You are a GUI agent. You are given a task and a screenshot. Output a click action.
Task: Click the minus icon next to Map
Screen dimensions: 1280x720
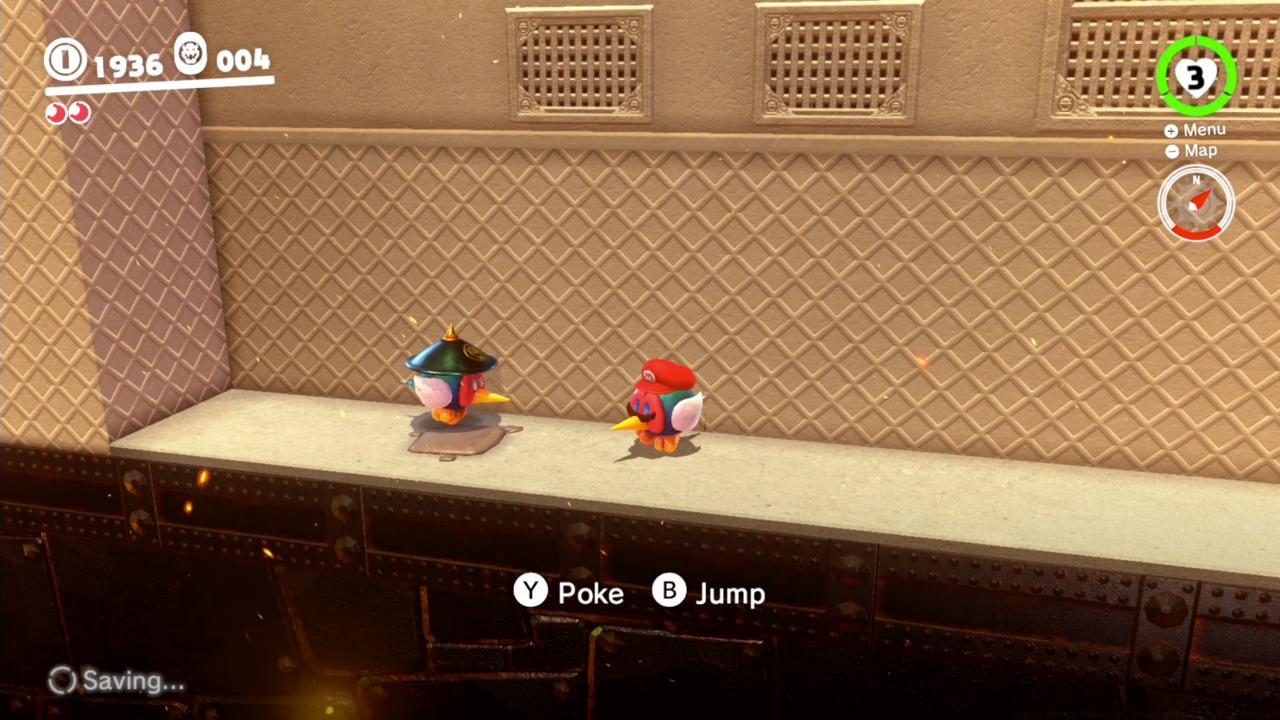pos(1171,151)
